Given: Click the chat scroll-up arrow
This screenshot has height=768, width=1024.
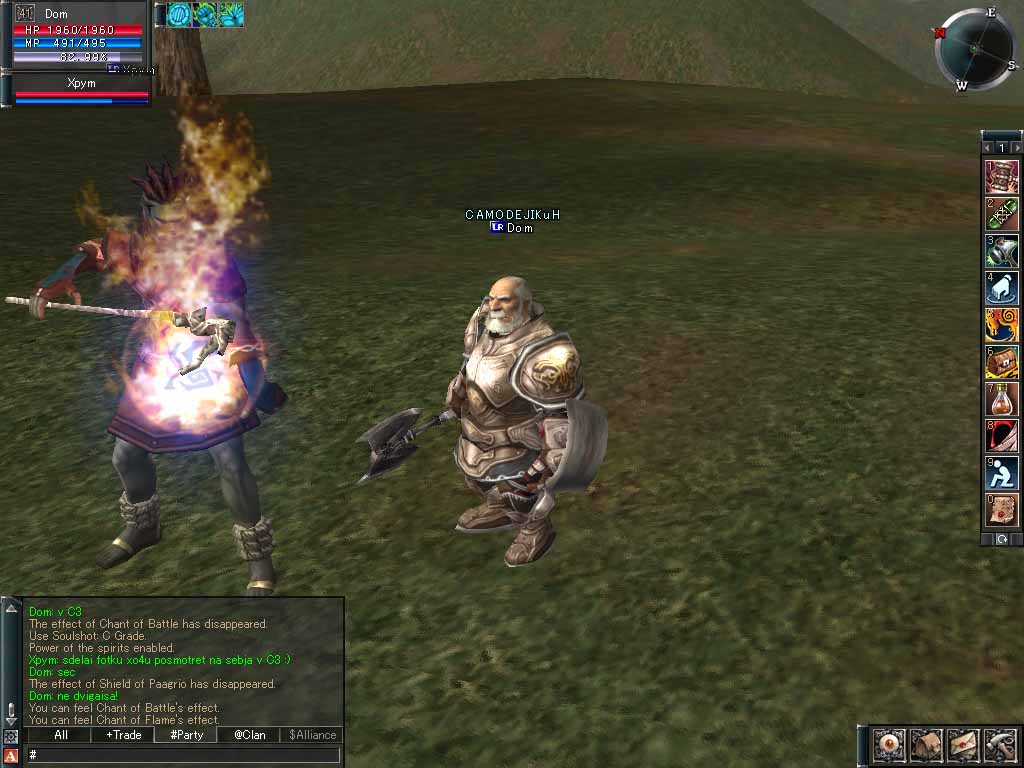Looking at the screenshot, I should [11, 608].
